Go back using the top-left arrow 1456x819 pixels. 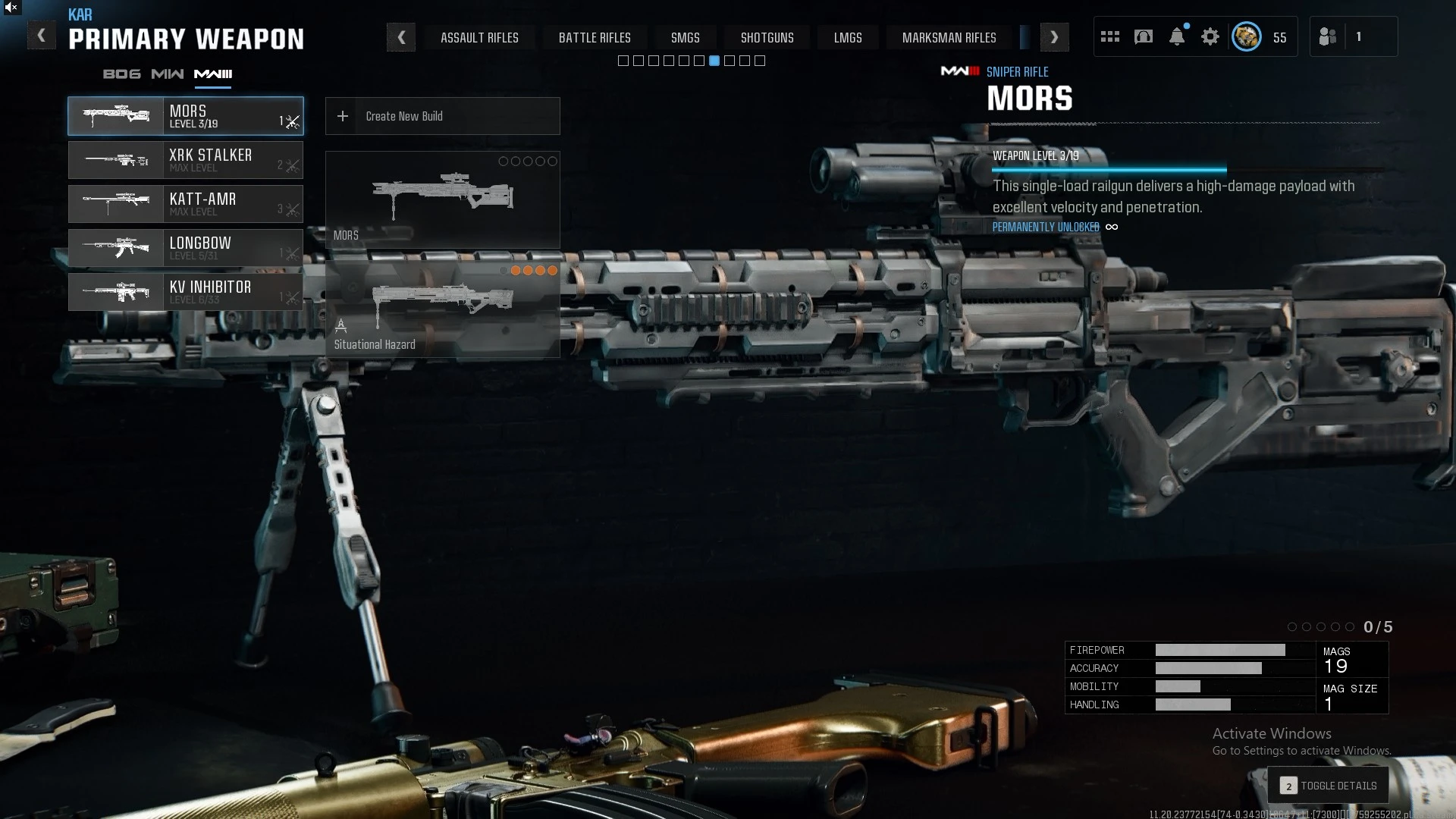click(x=41, y=36)
